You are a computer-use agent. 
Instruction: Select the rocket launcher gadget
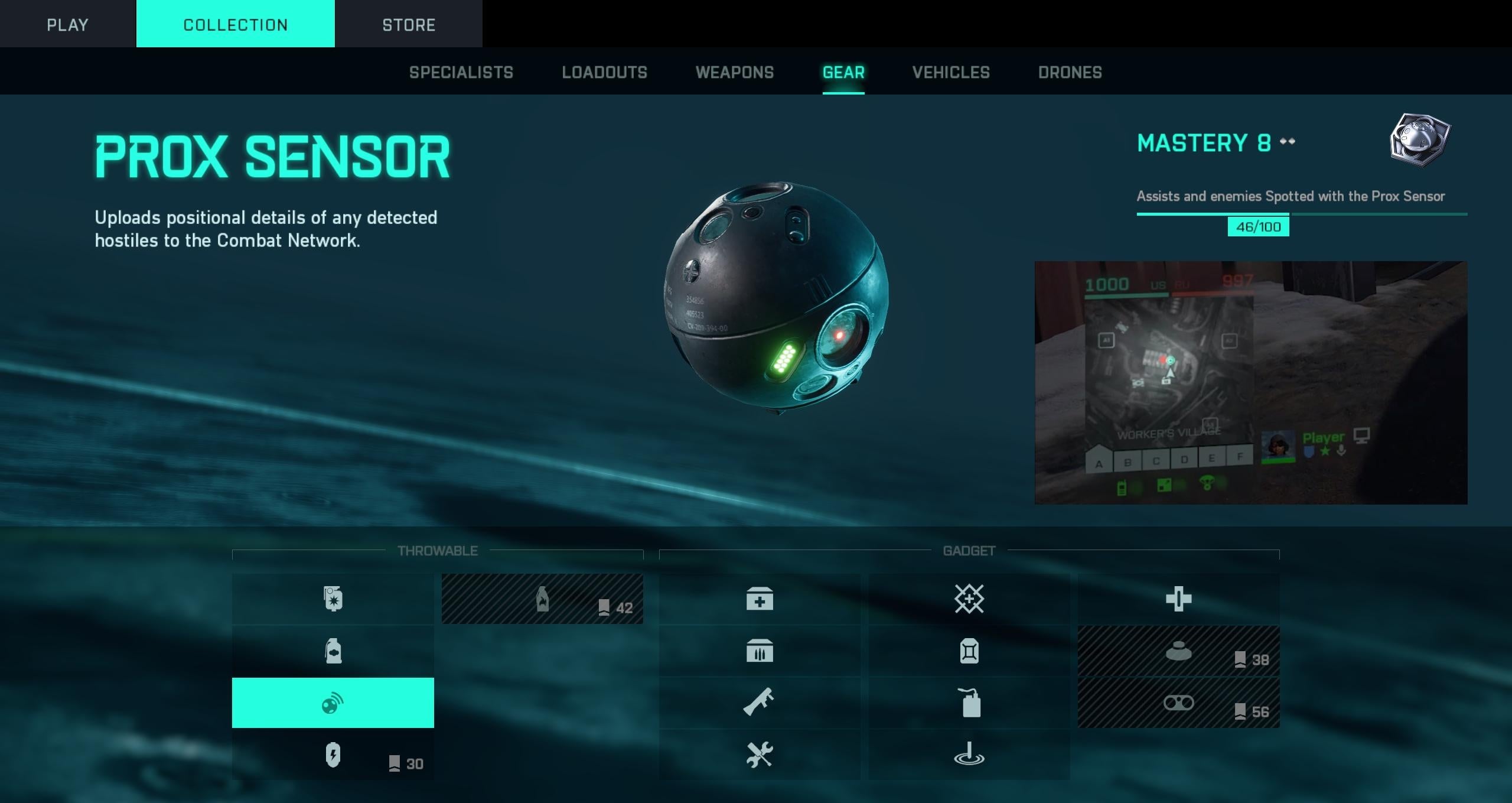pyautogui.click(x=760, y=703)
